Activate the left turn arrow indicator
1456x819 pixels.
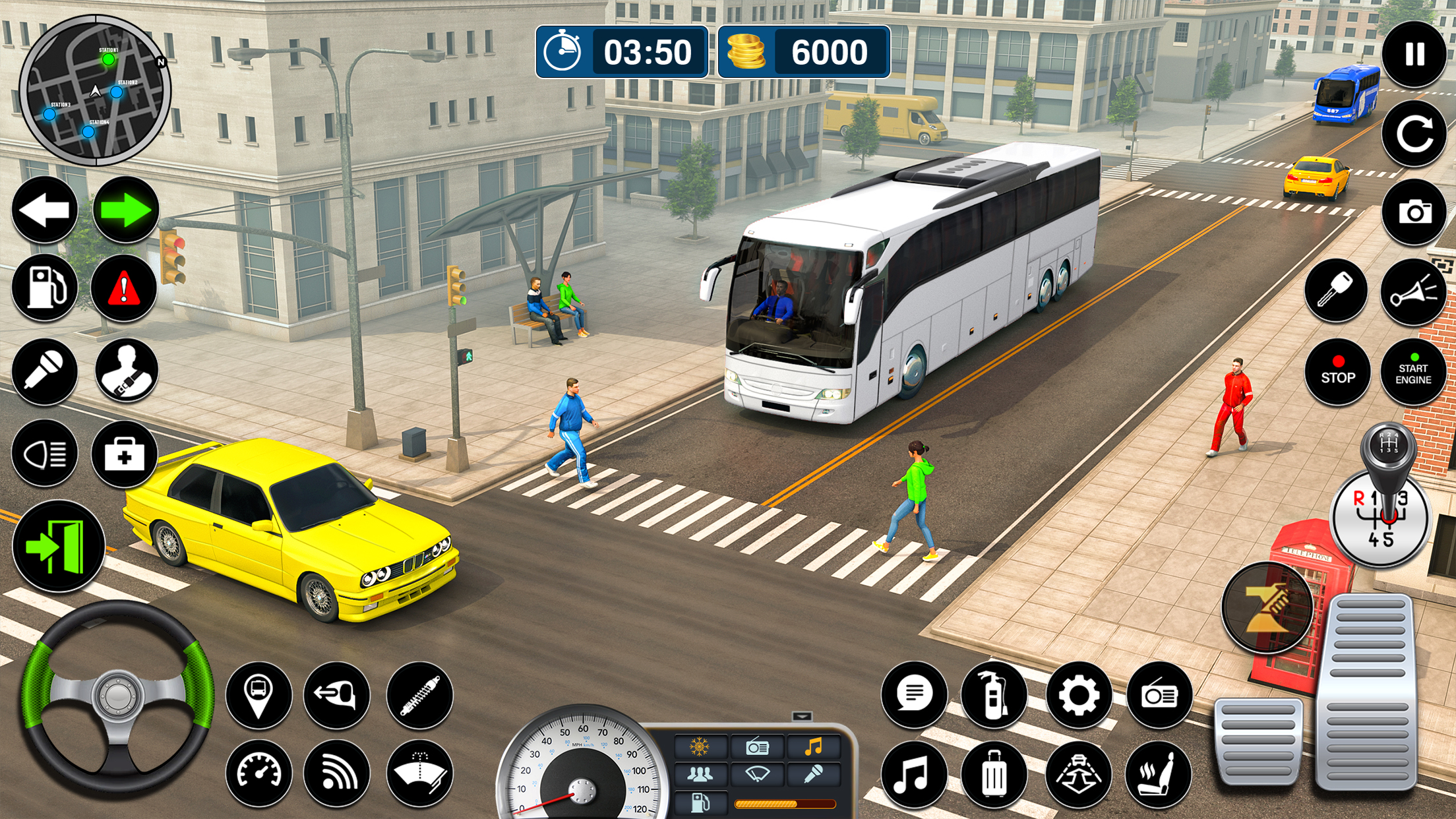pyautogui.click(x=45, y=210)
